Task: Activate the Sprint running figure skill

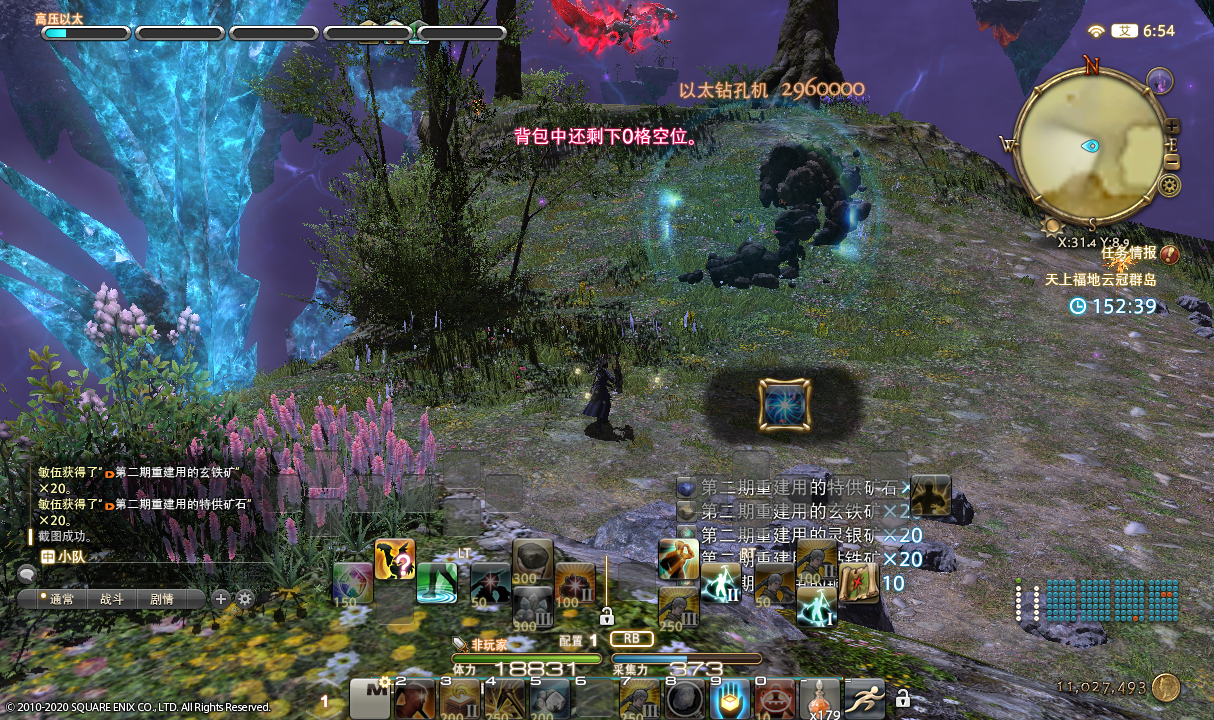Action: click(864, 699)
